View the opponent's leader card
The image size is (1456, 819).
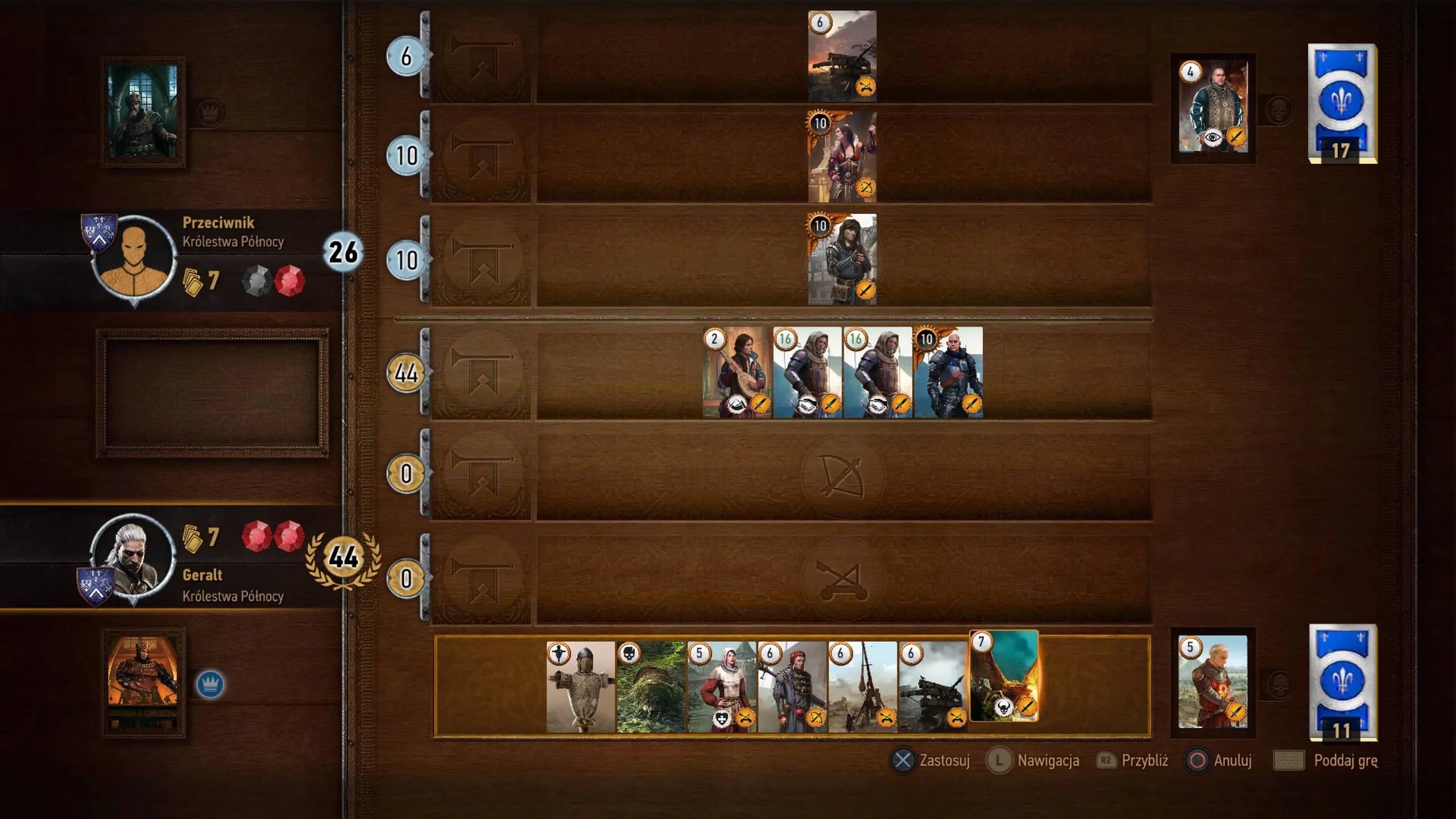click(143, 111)
